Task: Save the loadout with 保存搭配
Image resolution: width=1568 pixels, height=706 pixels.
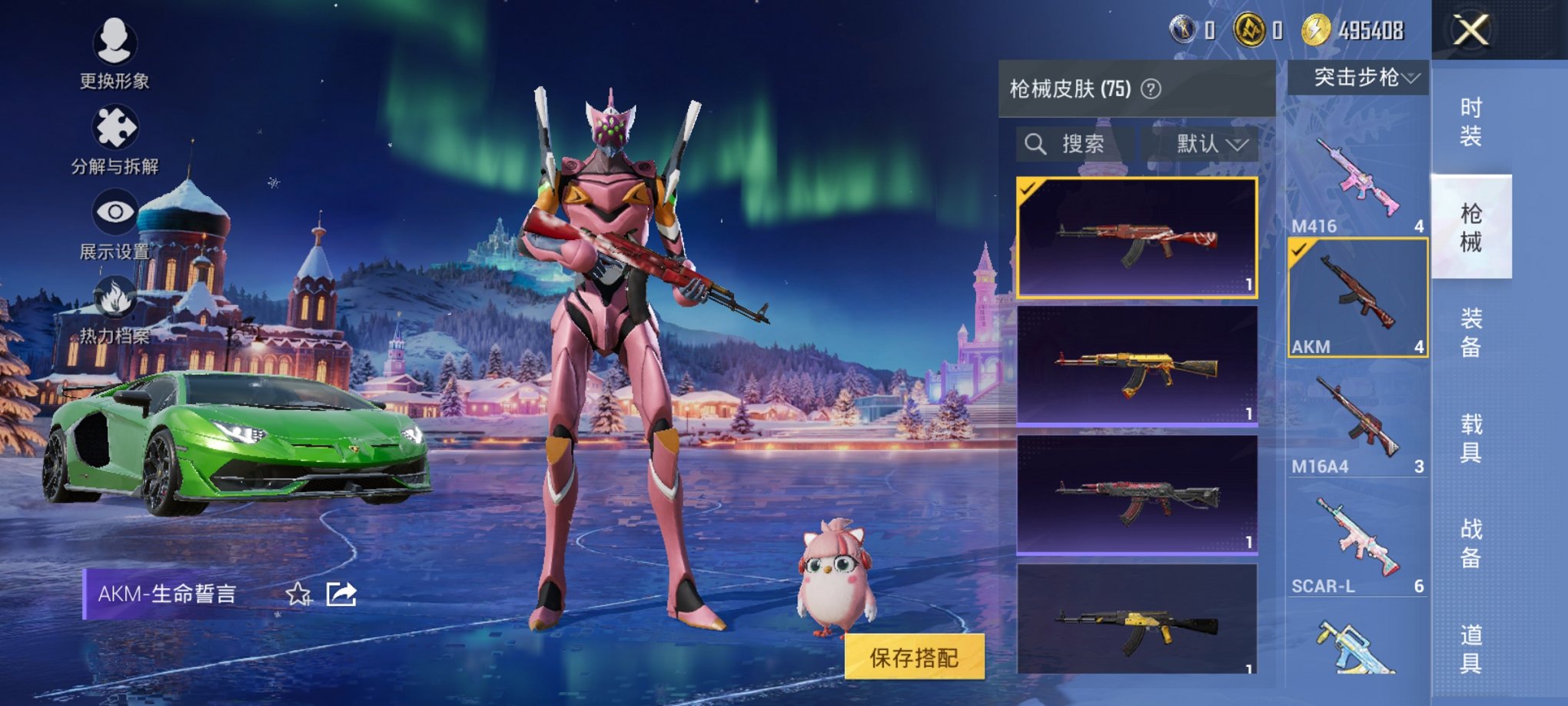Action: 914,658
